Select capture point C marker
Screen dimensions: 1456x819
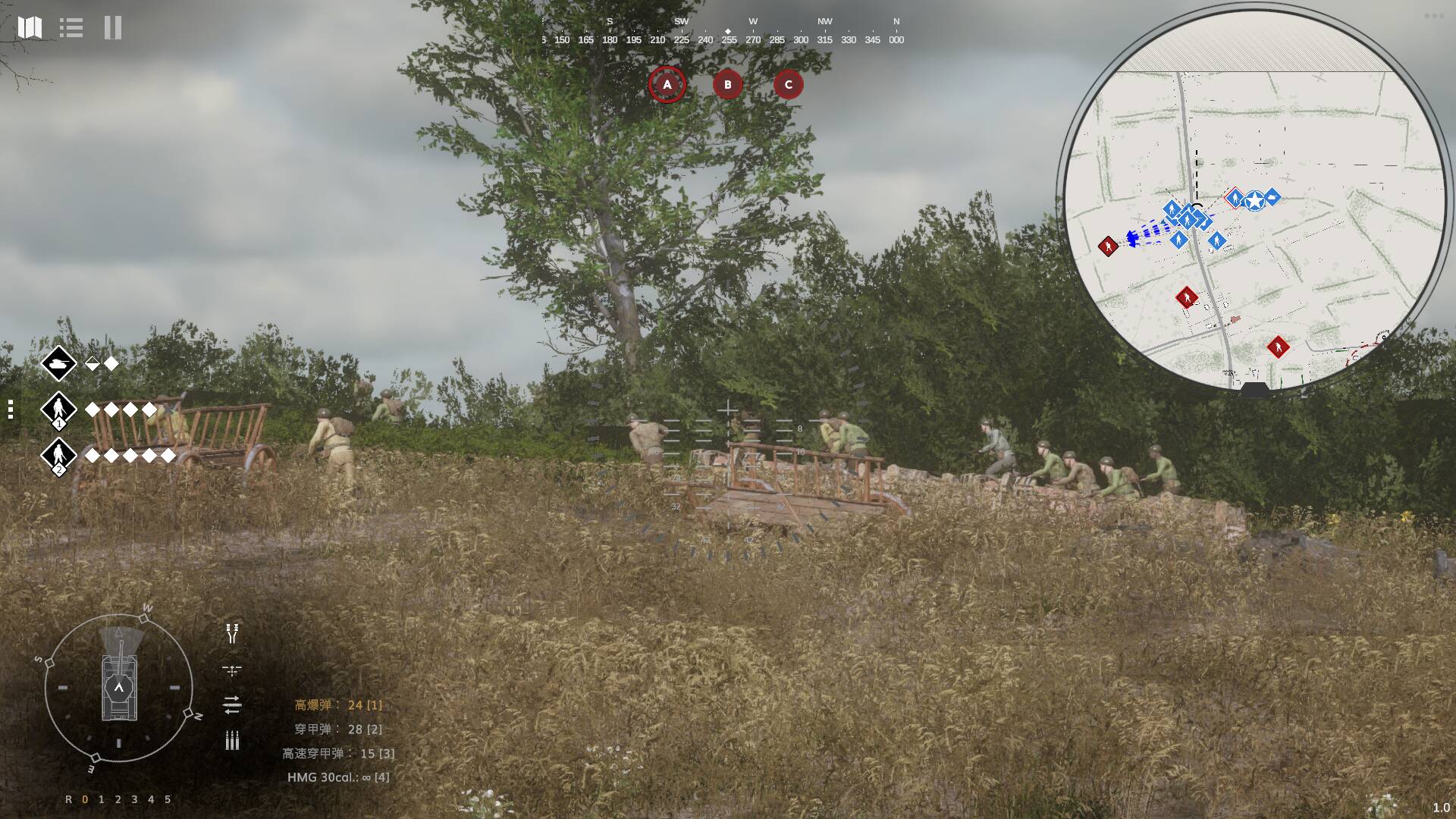tap(789, 84)
